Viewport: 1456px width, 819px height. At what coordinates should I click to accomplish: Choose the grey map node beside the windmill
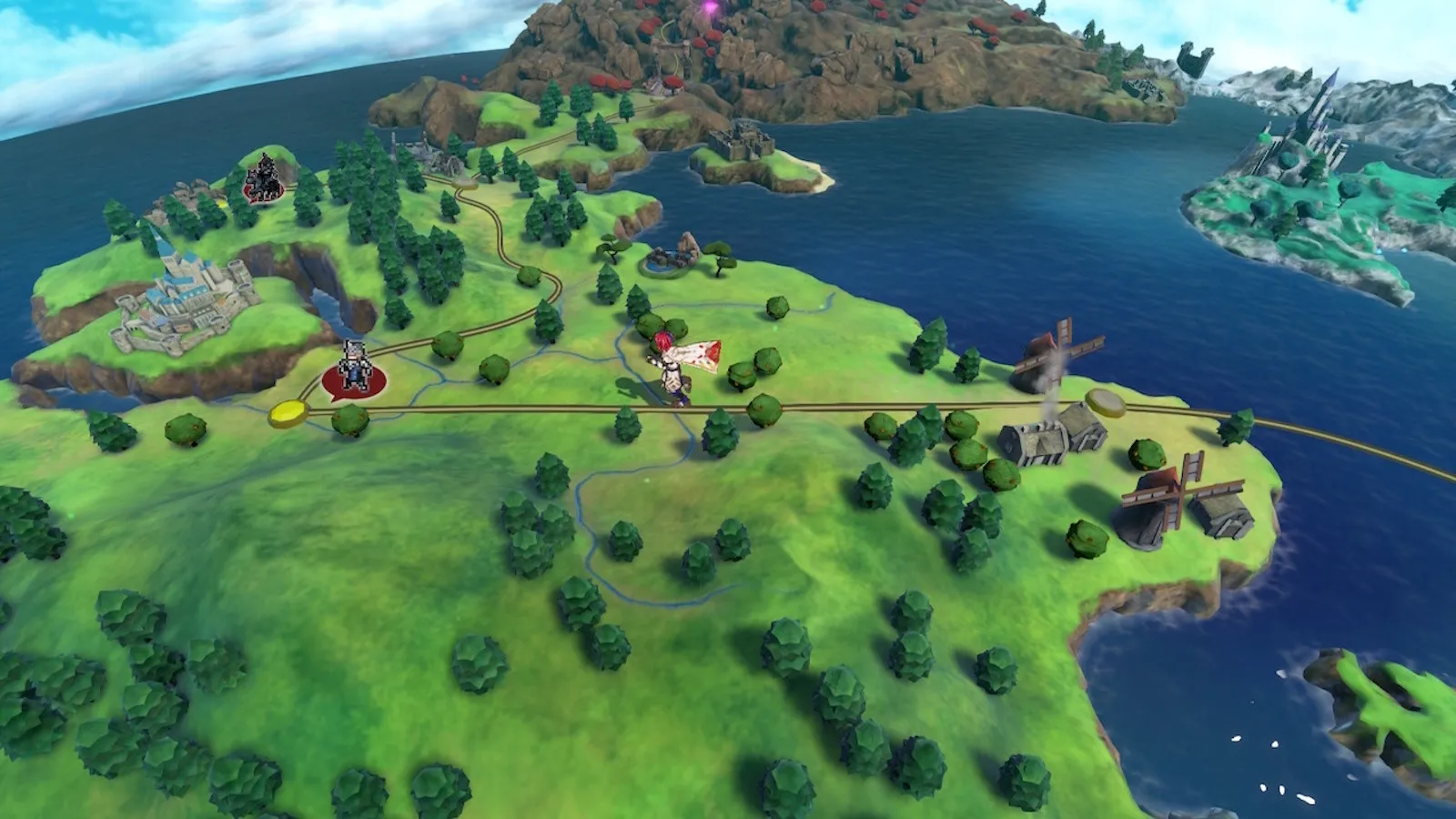[1105, 399]
